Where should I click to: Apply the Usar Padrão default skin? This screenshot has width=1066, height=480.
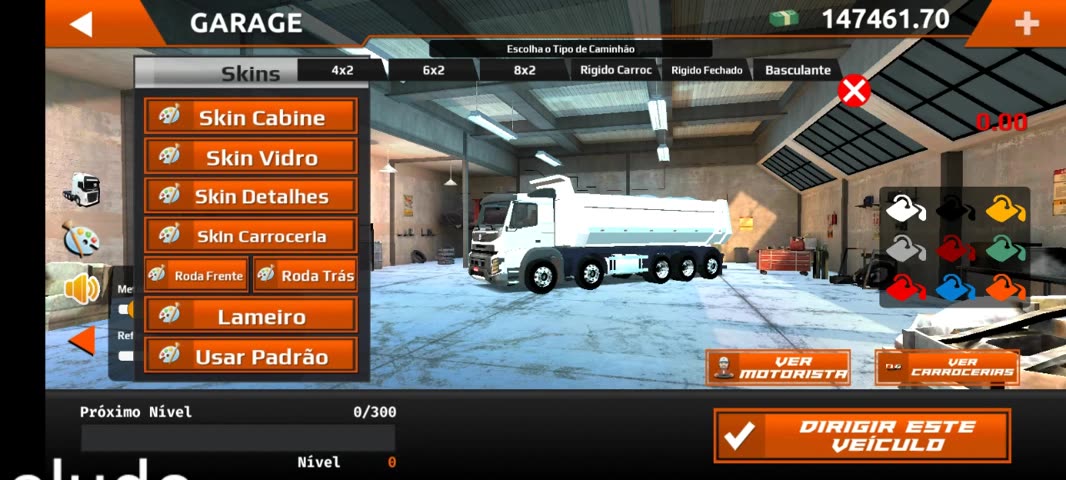point(251,355)
